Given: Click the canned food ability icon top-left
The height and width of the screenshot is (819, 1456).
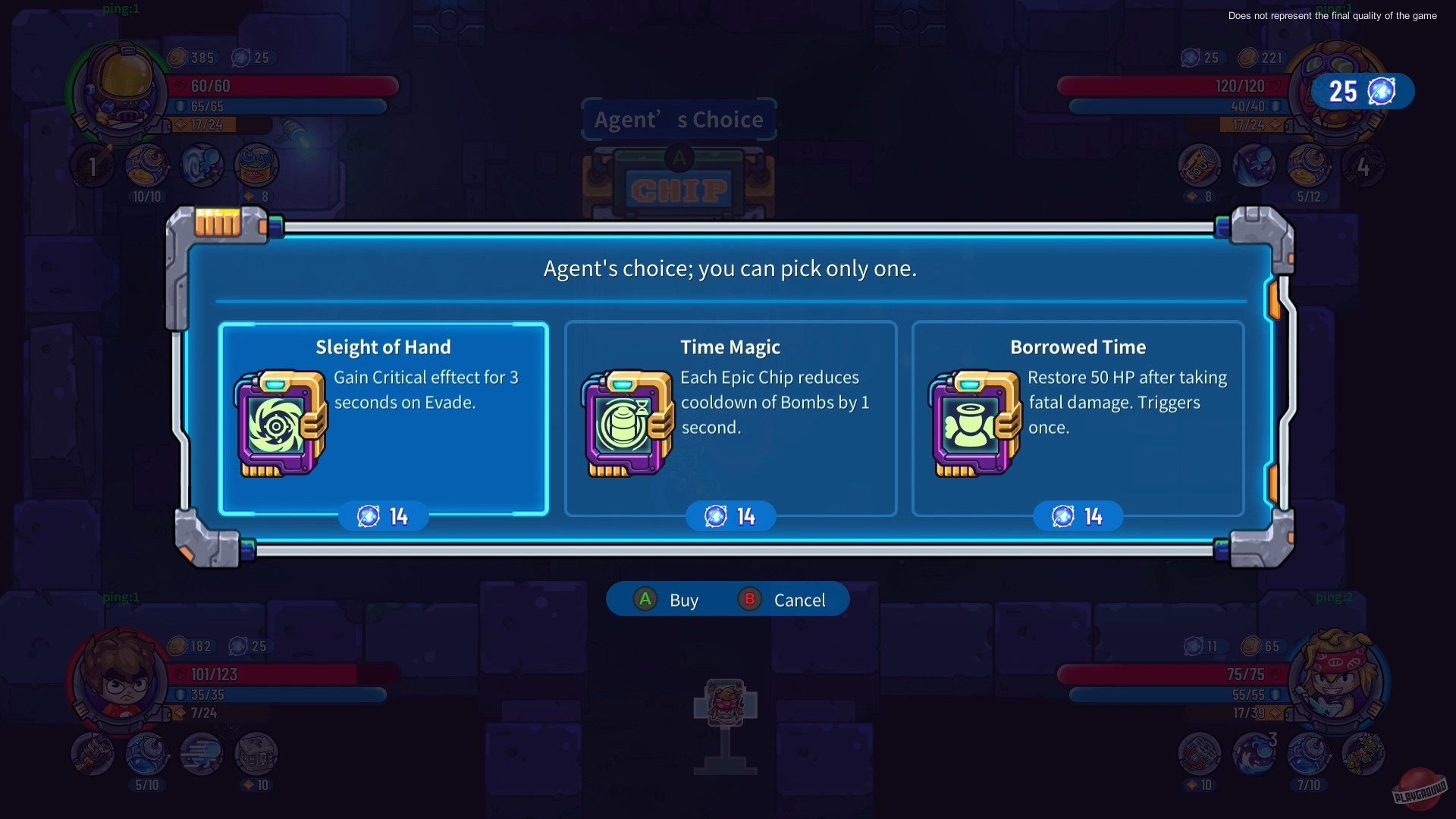Looking at the screenshot, I should [256, 165].
